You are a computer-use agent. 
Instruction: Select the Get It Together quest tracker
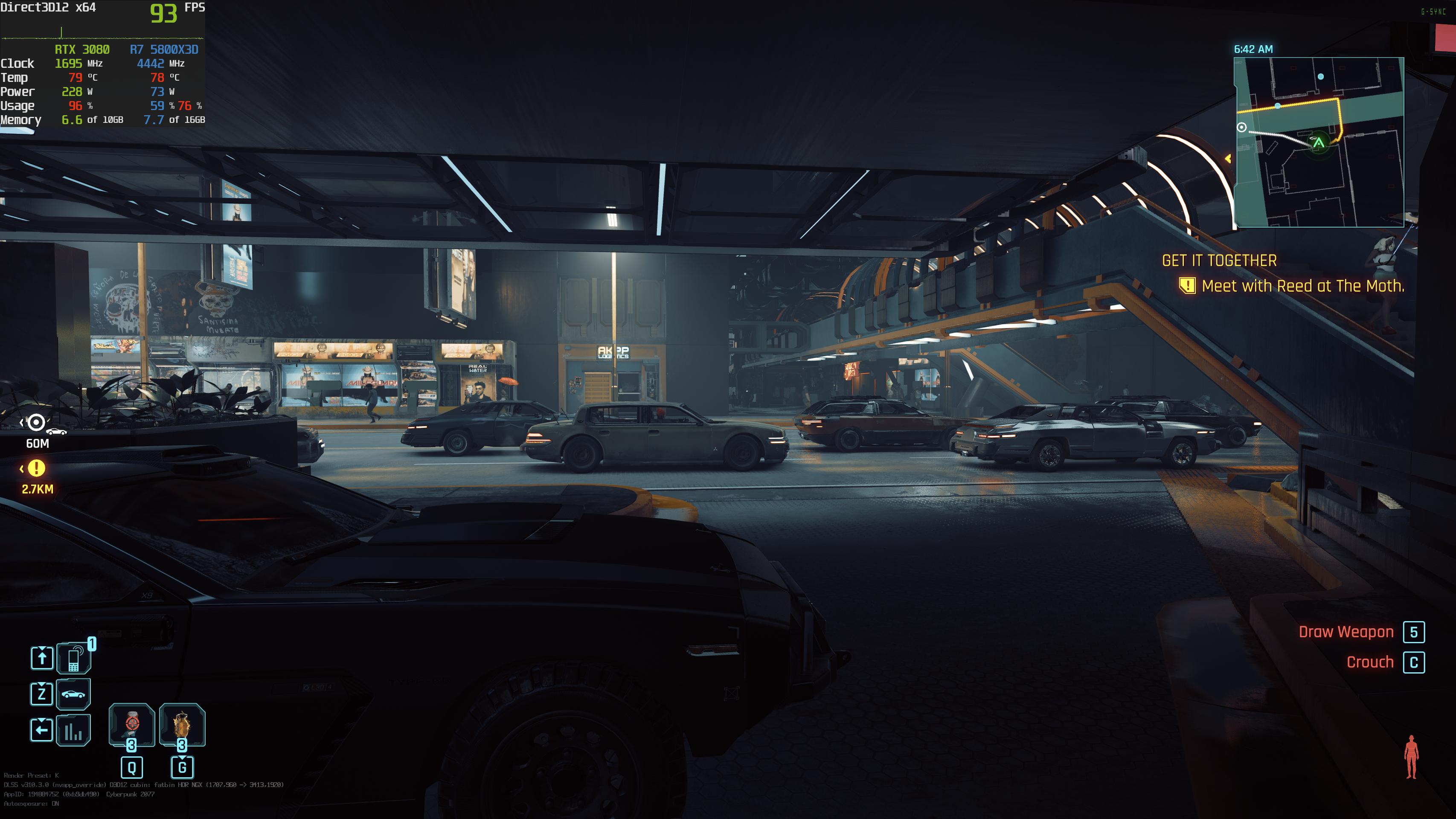click(x=1219, y=261)
